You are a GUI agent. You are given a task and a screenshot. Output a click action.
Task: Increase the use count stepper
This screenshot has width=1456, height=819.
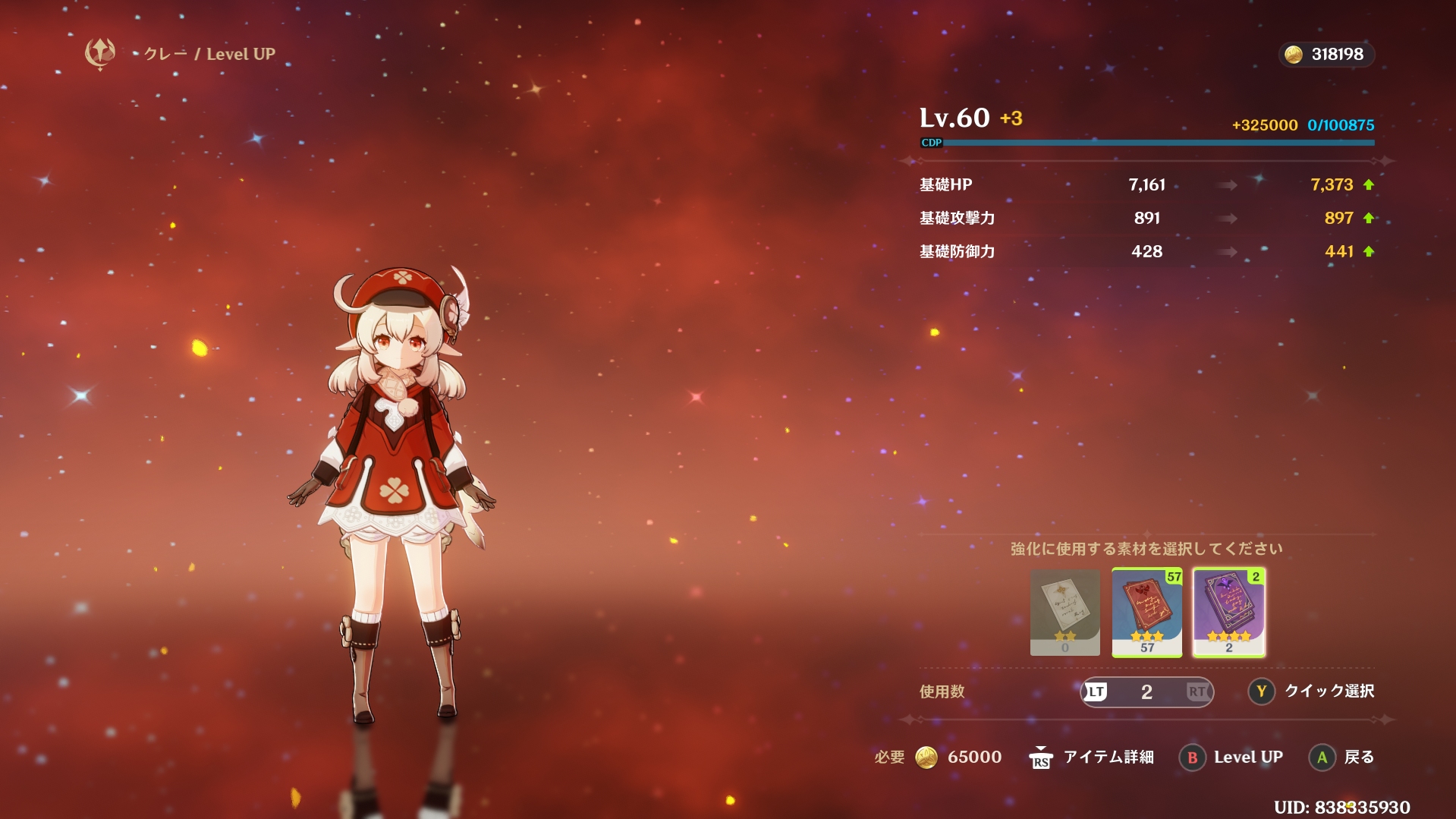pos(1198,691)
